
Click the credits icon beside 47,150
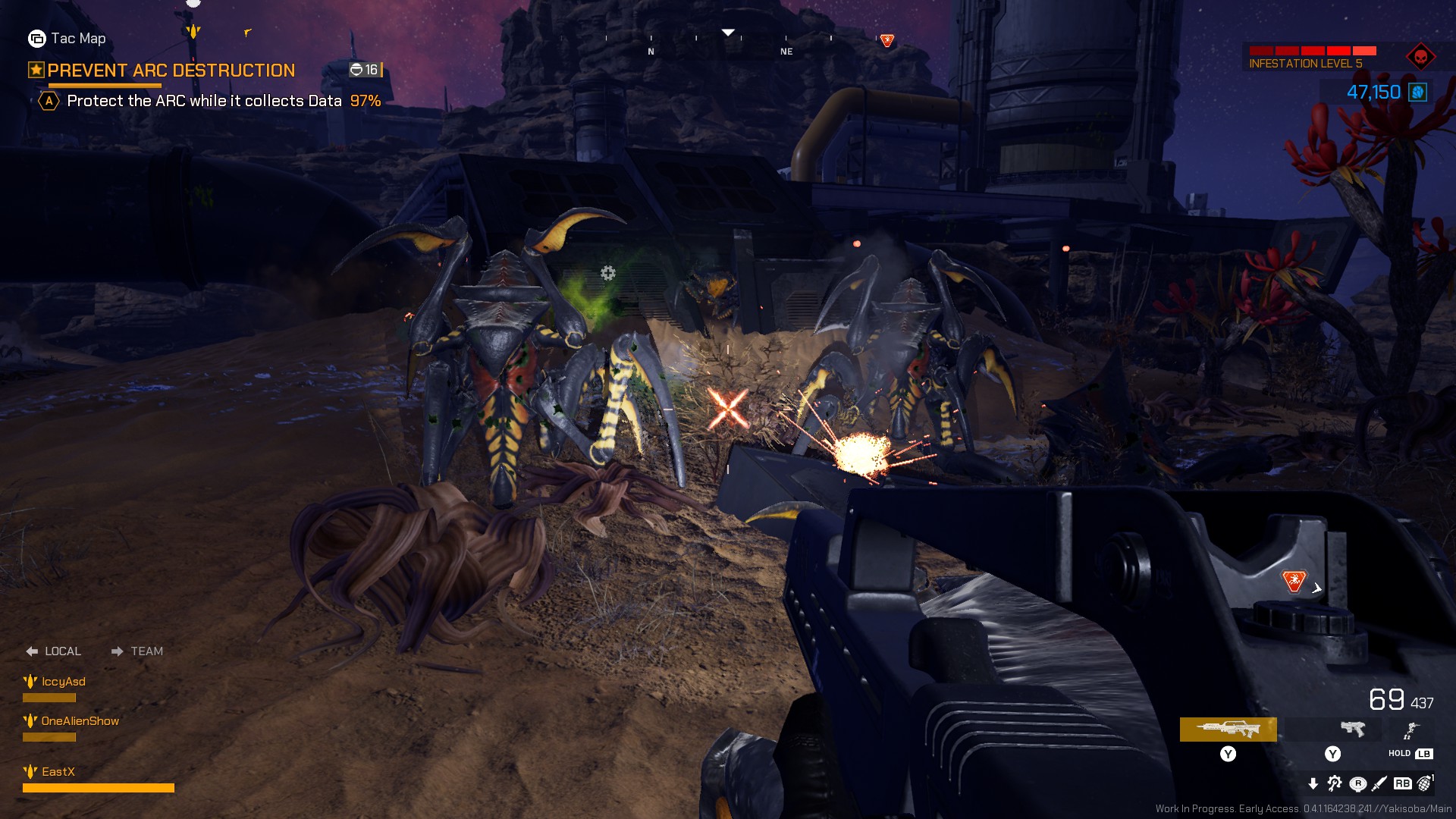click(x=1417, y=92)
